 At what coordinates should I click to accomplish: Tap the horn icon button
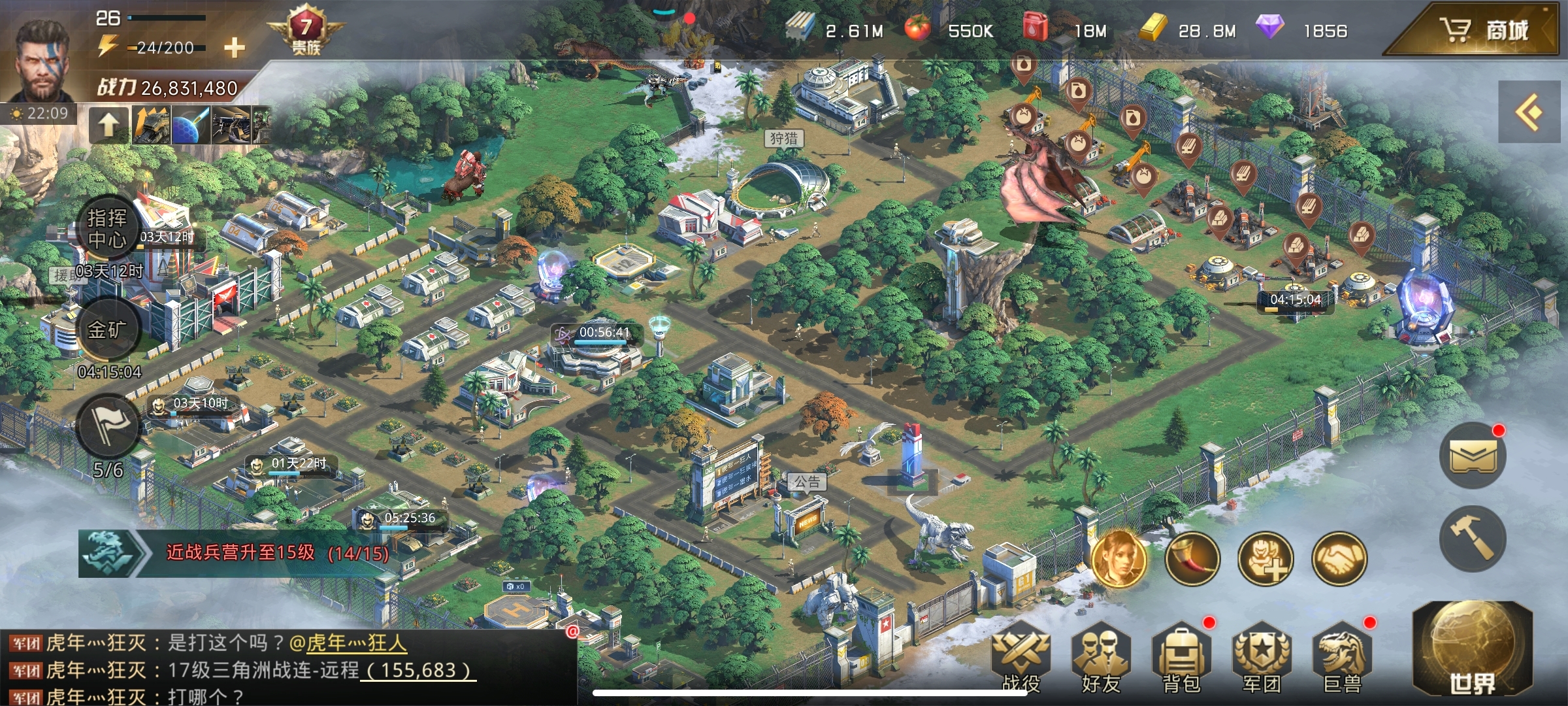(1192, 559)
